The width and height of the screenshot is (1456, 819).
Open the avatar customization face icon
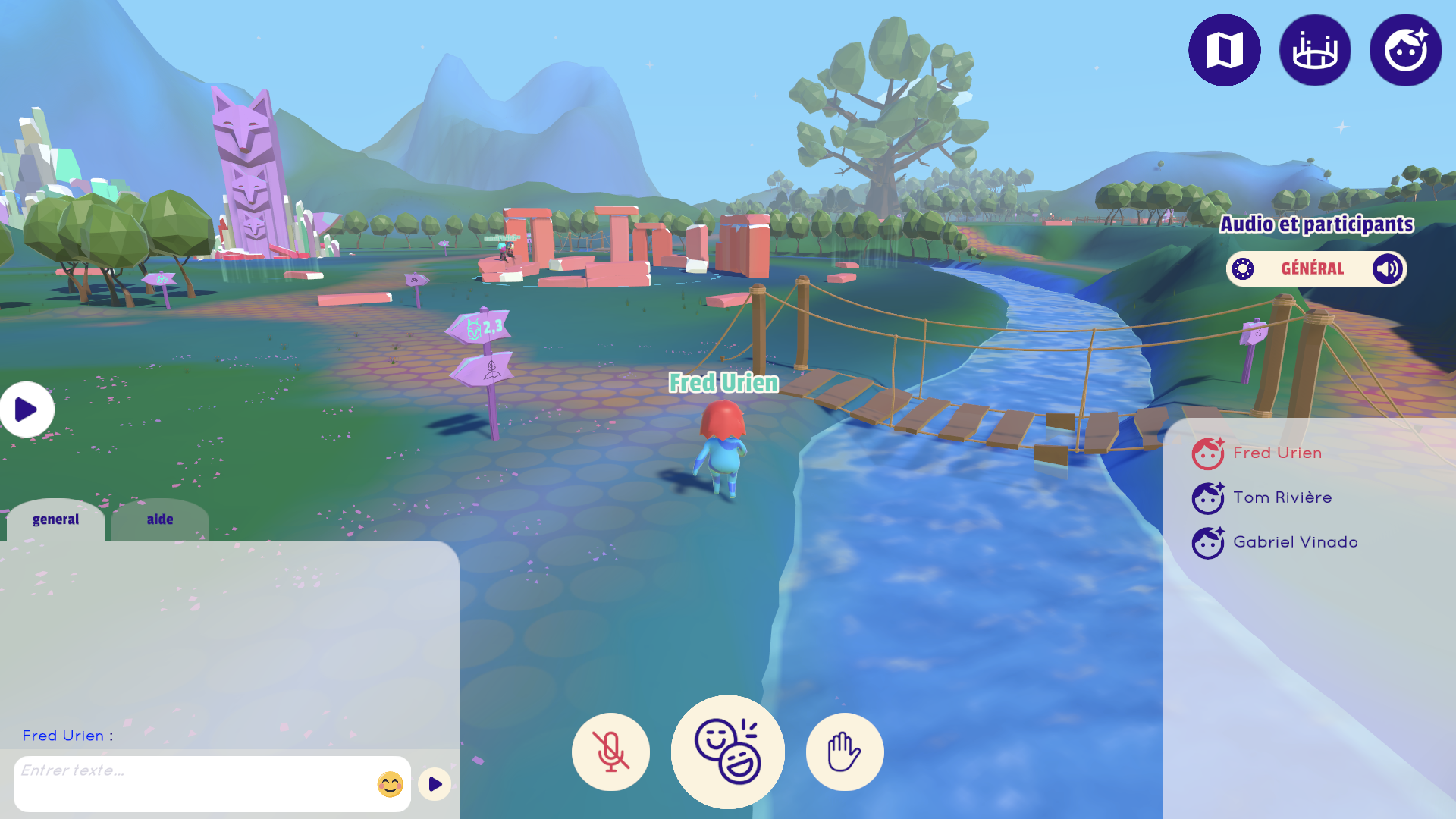point(1405,50)
